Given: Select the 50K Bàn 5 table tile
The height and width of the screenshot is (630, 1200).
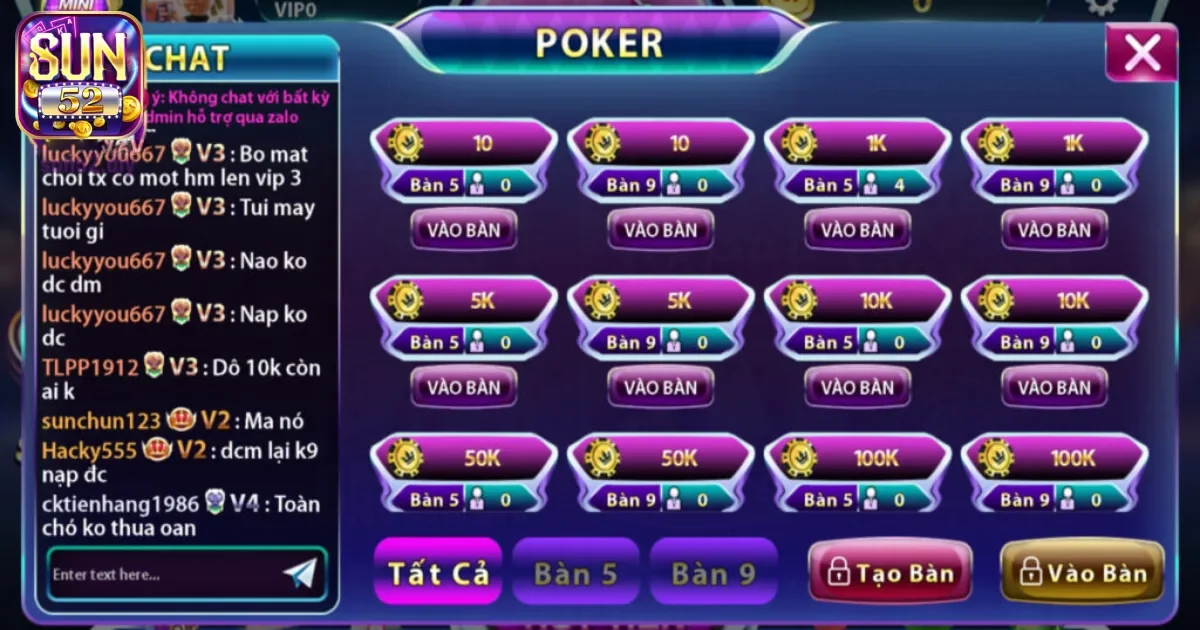Looking at the screenshot, I should [x=464, y=474].
